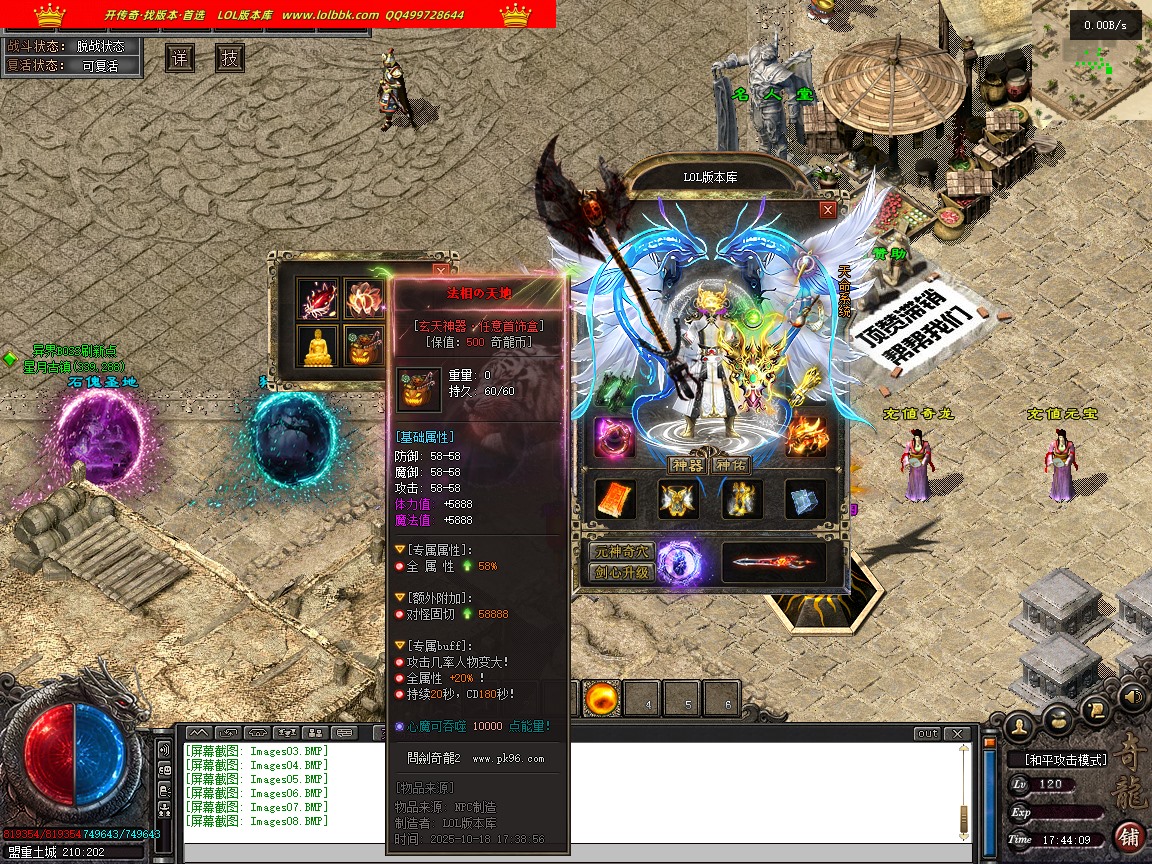Click the 详 details button
Image resolution: width=1152 pixels, height=864 pixels.
(180, 58)
